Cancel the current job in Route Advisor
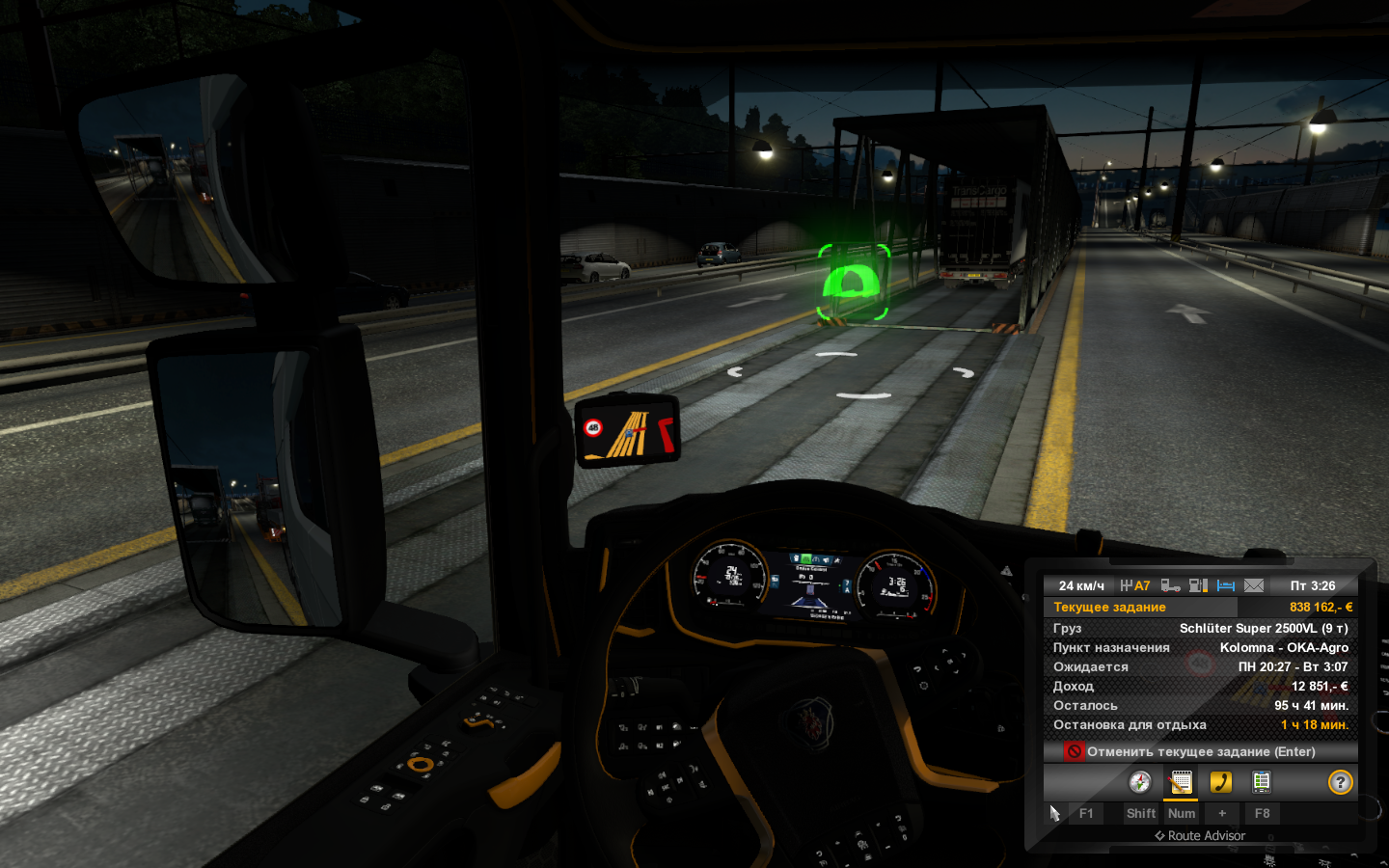The image size is (1389, 868). (1200, 751)
